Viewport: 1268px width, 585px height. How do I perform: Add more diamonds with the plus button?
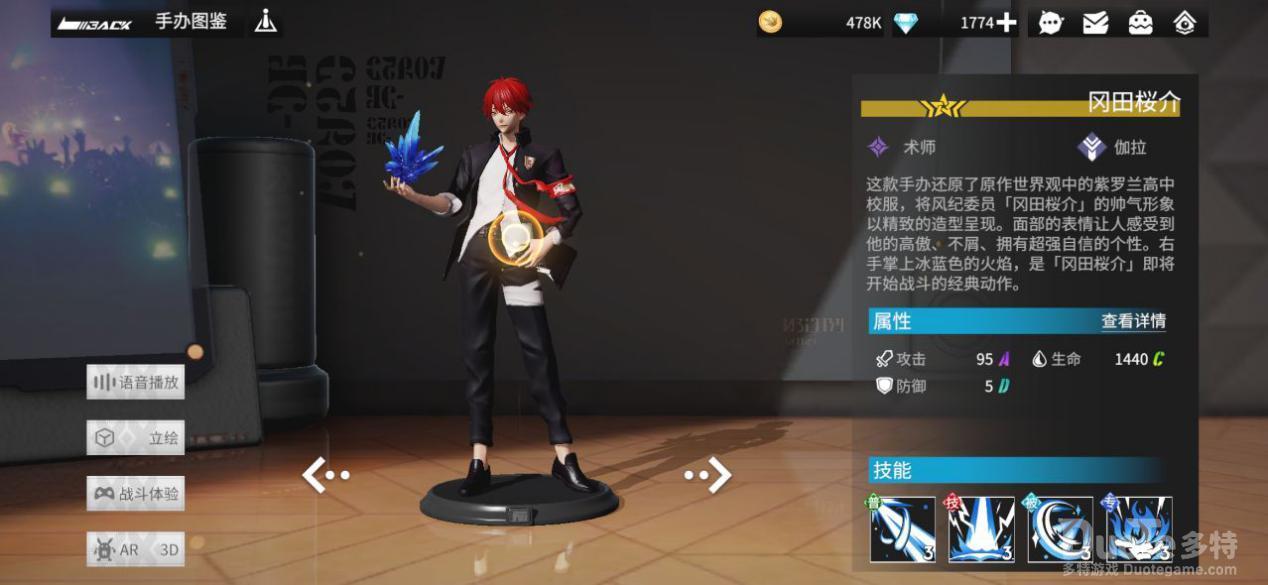[1006, 22]
